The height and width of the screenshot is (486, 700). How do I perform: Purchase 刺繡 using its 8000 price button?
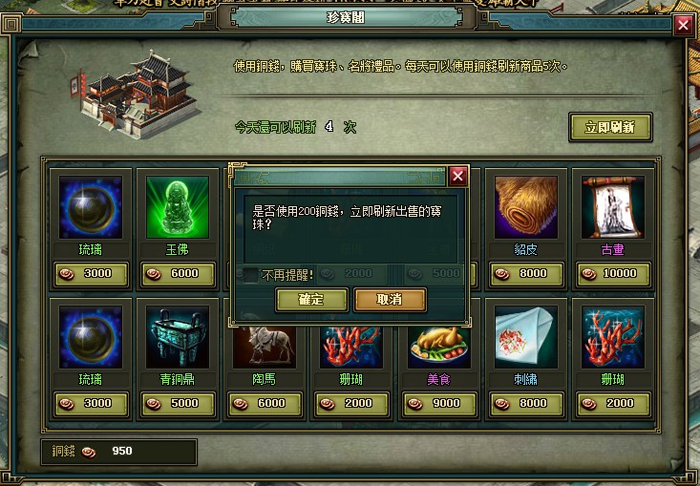click(x=525, y=403)
